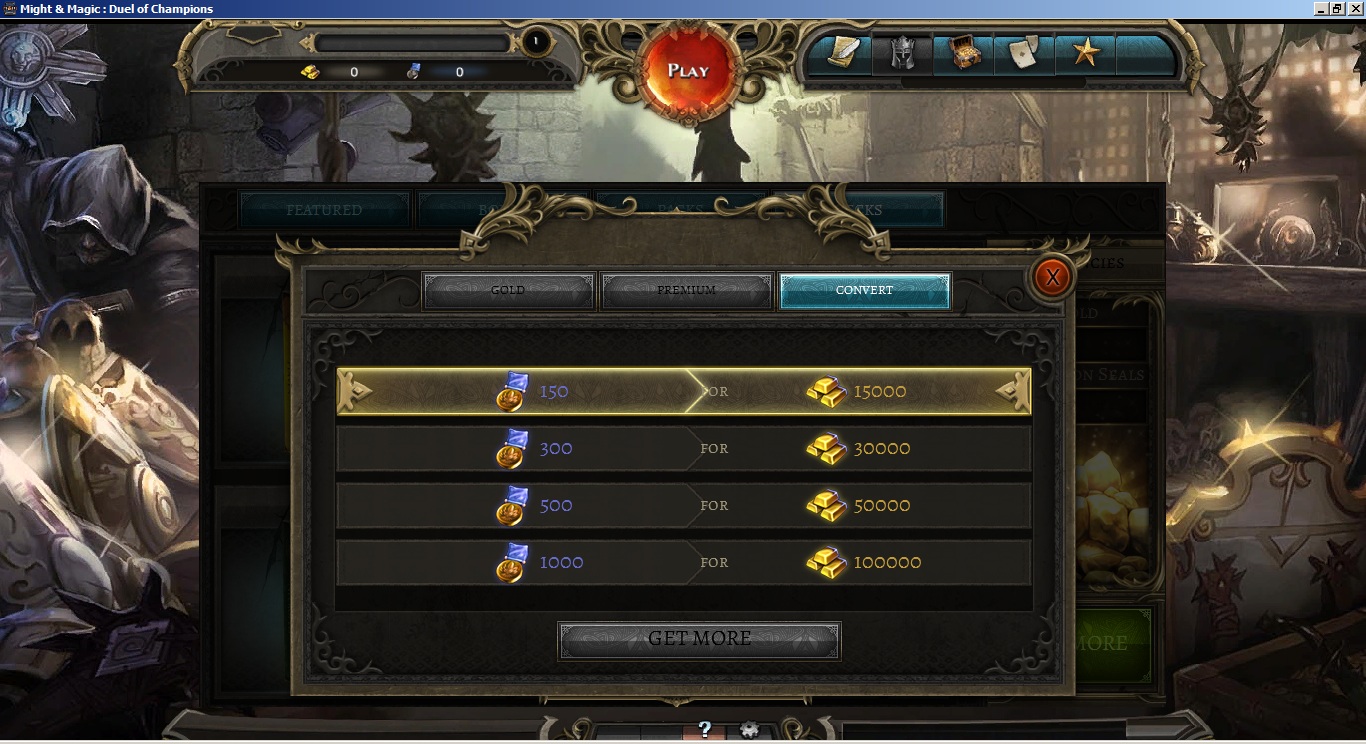Click the Get More button
The image size is (1366, 744).
tap(699, 639)
